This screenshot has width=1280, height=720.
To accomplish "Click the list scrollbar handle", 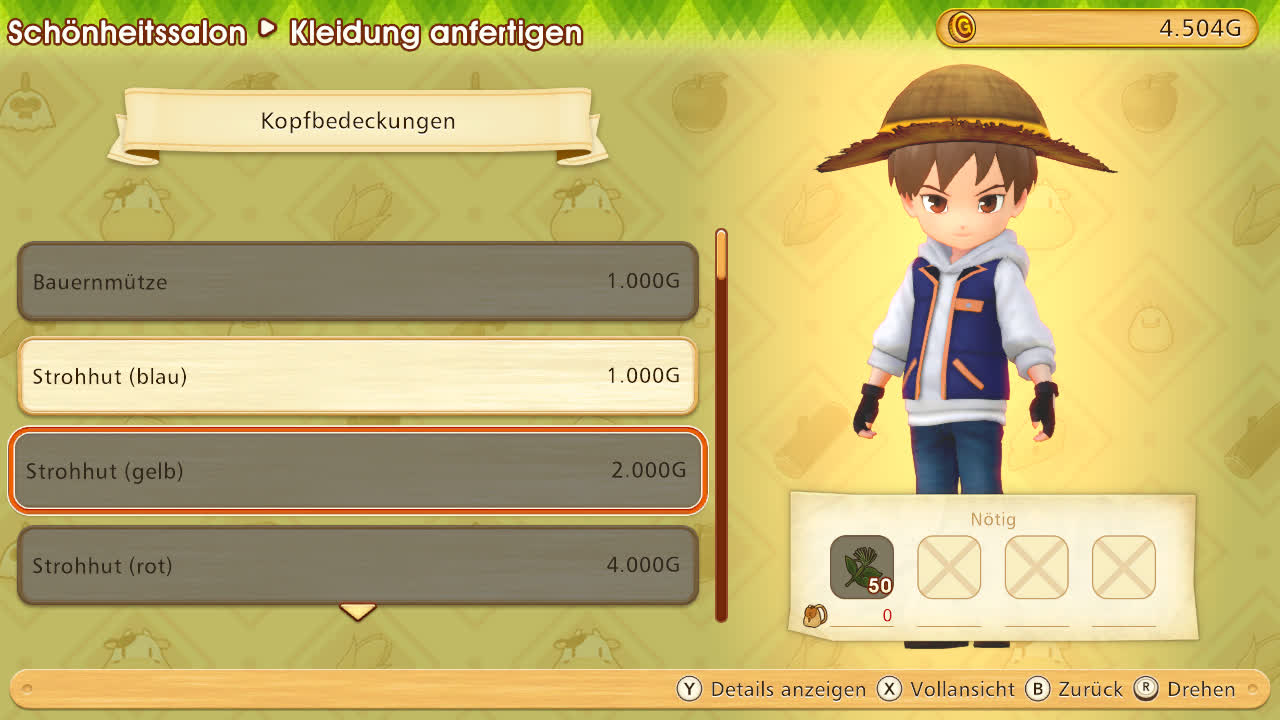I will 721,256.
